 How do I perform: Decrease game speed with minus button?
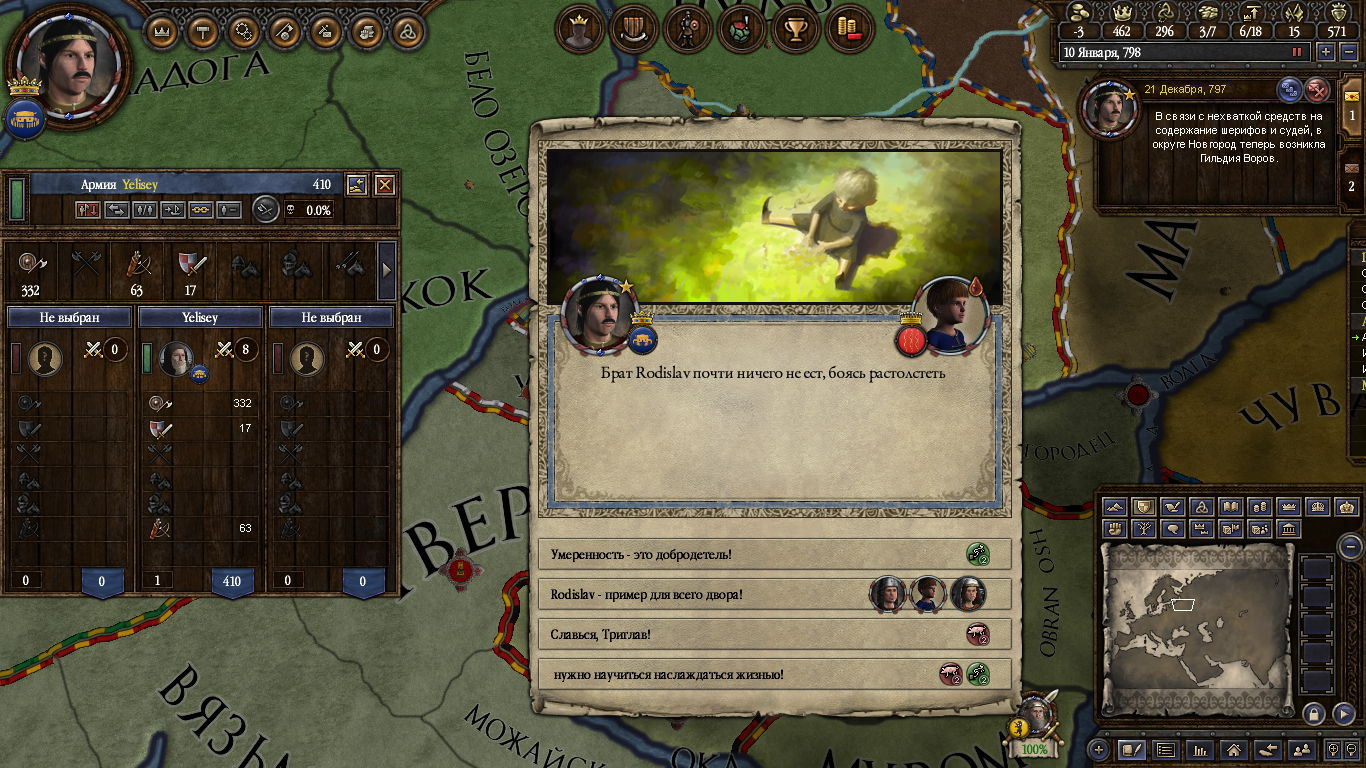click(1347, 52)
